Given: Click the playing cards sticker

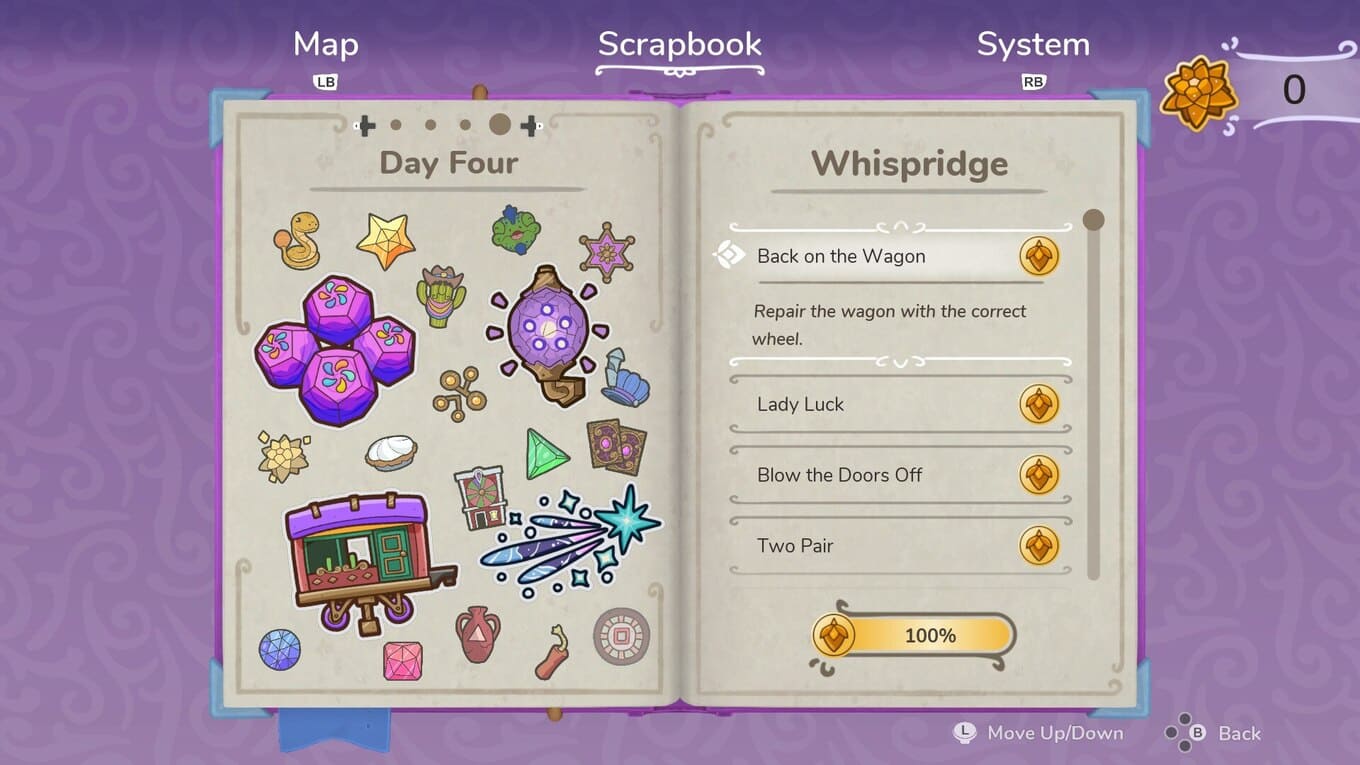Looking at the screenshot, I should pyautogui.click(x=616, y=446).
